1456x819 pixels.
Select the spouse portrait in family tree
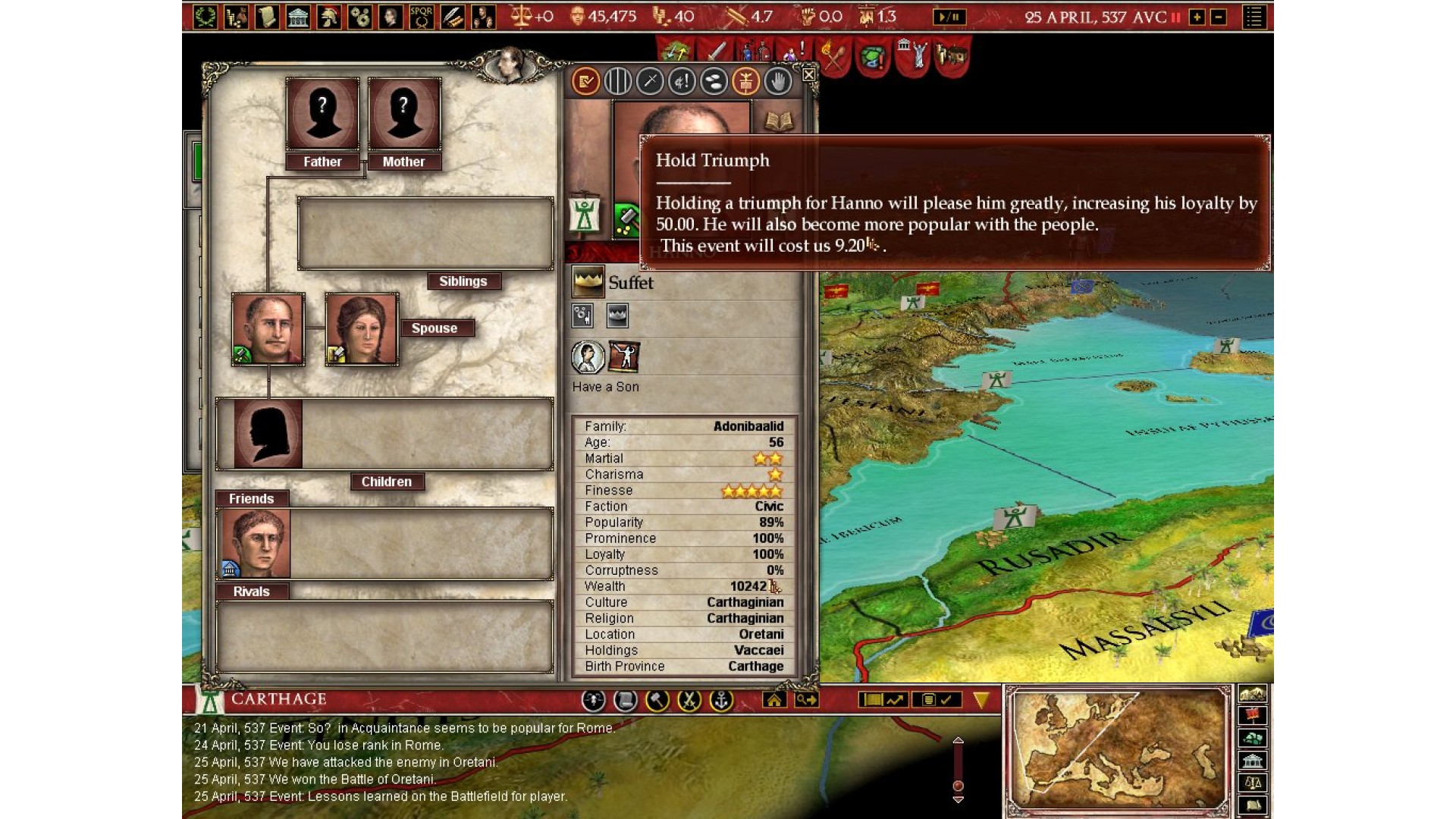click(362, 329)
